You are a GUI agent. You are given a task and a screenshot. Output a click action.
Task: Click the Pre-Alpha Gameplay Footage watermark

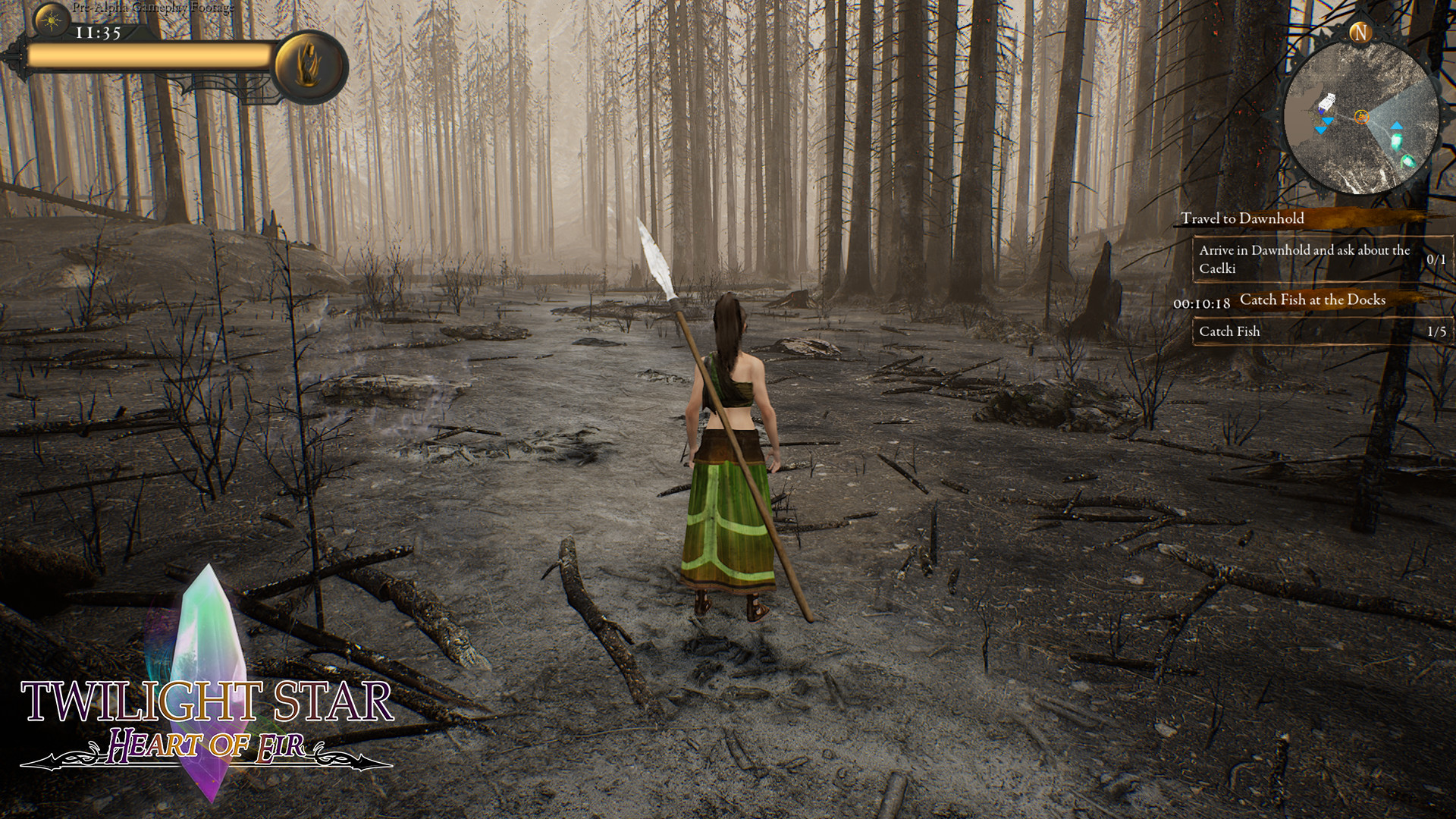(154, 8)
